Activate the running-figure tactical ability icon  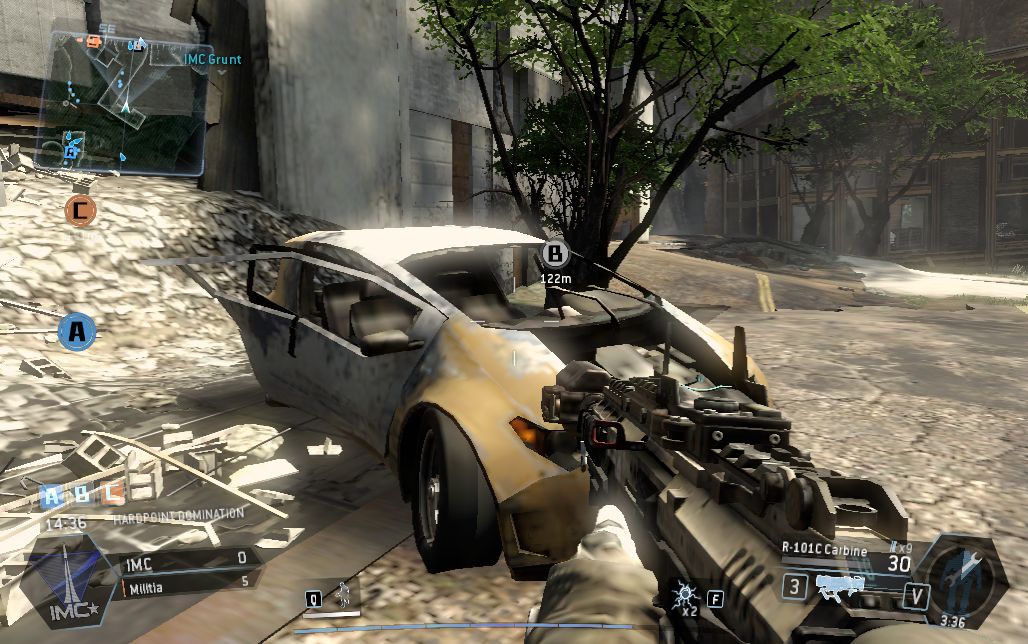342,596
